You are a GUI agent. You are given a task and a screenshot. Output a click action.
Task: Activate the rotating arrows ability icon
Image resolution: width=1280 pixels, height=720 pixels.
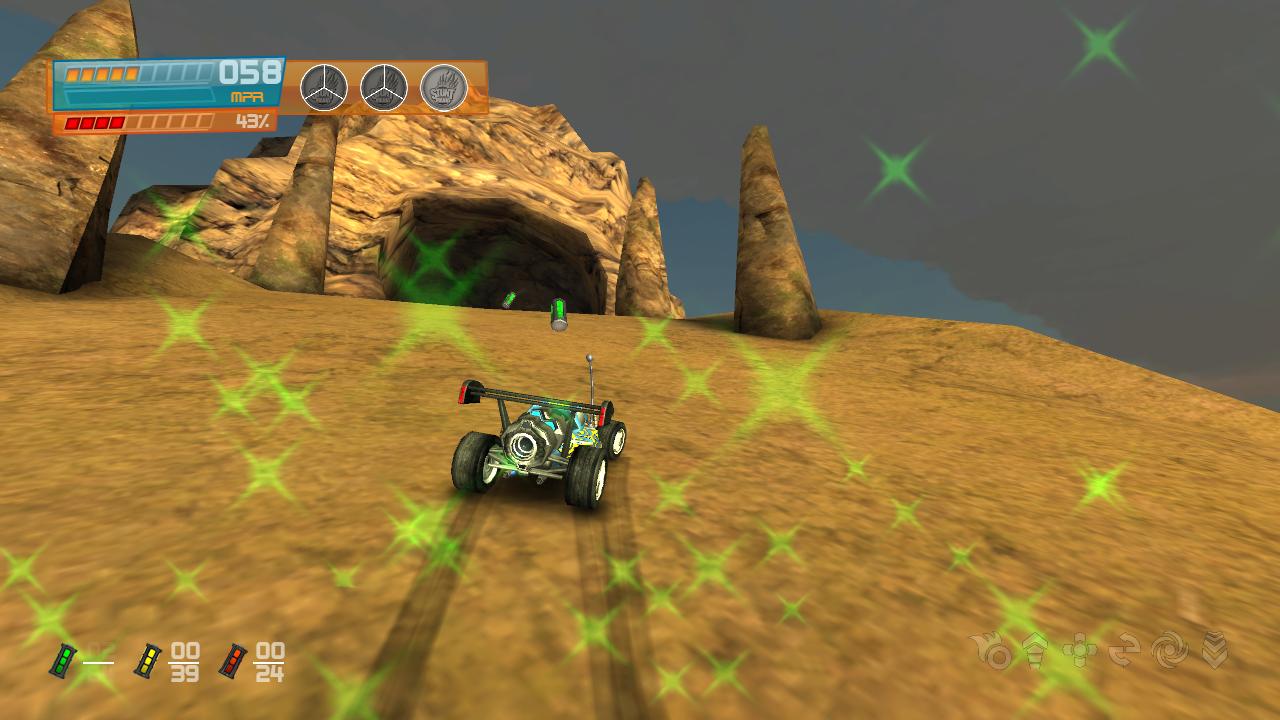[1124, 651]
